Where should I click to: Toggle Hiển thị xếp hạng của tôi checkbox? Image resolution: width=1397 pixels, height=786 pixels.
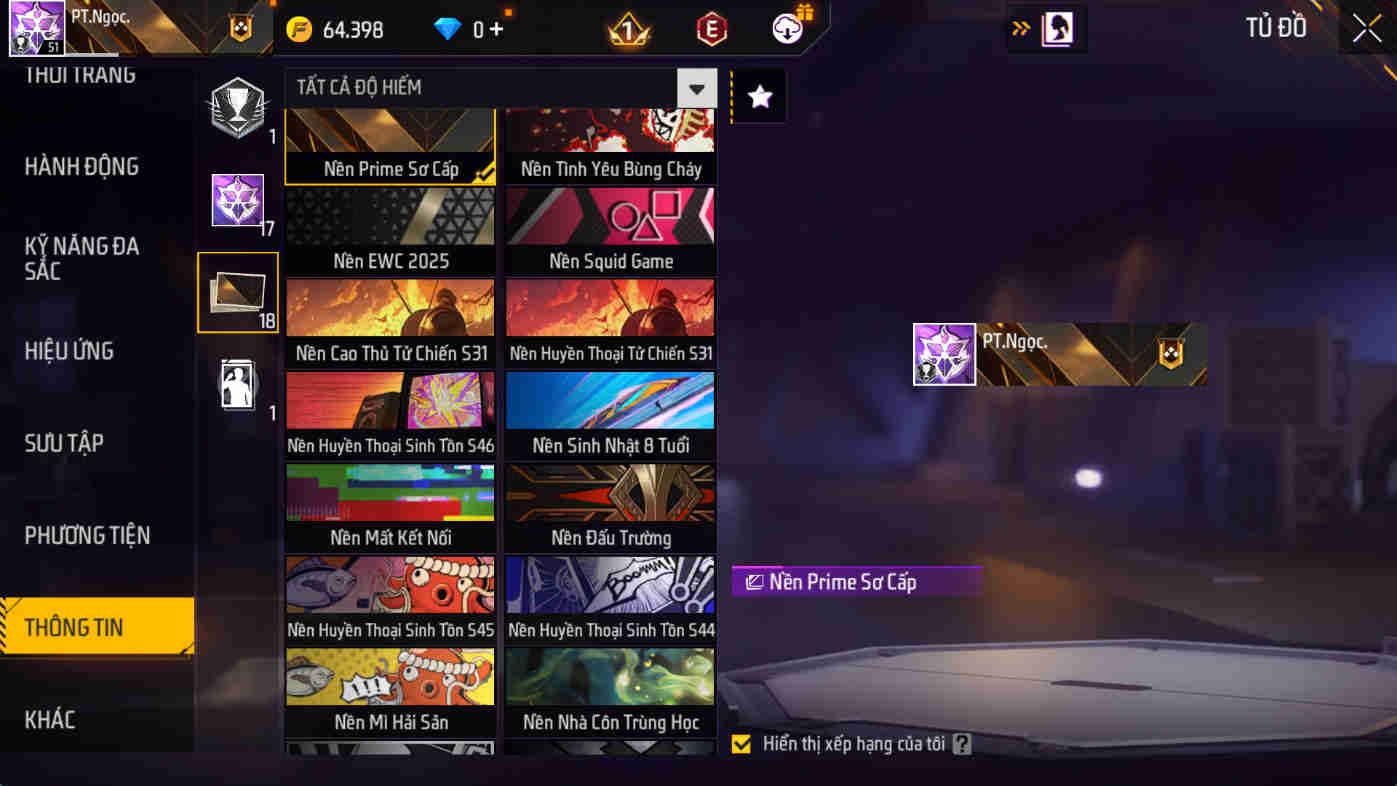coord(741,743)
